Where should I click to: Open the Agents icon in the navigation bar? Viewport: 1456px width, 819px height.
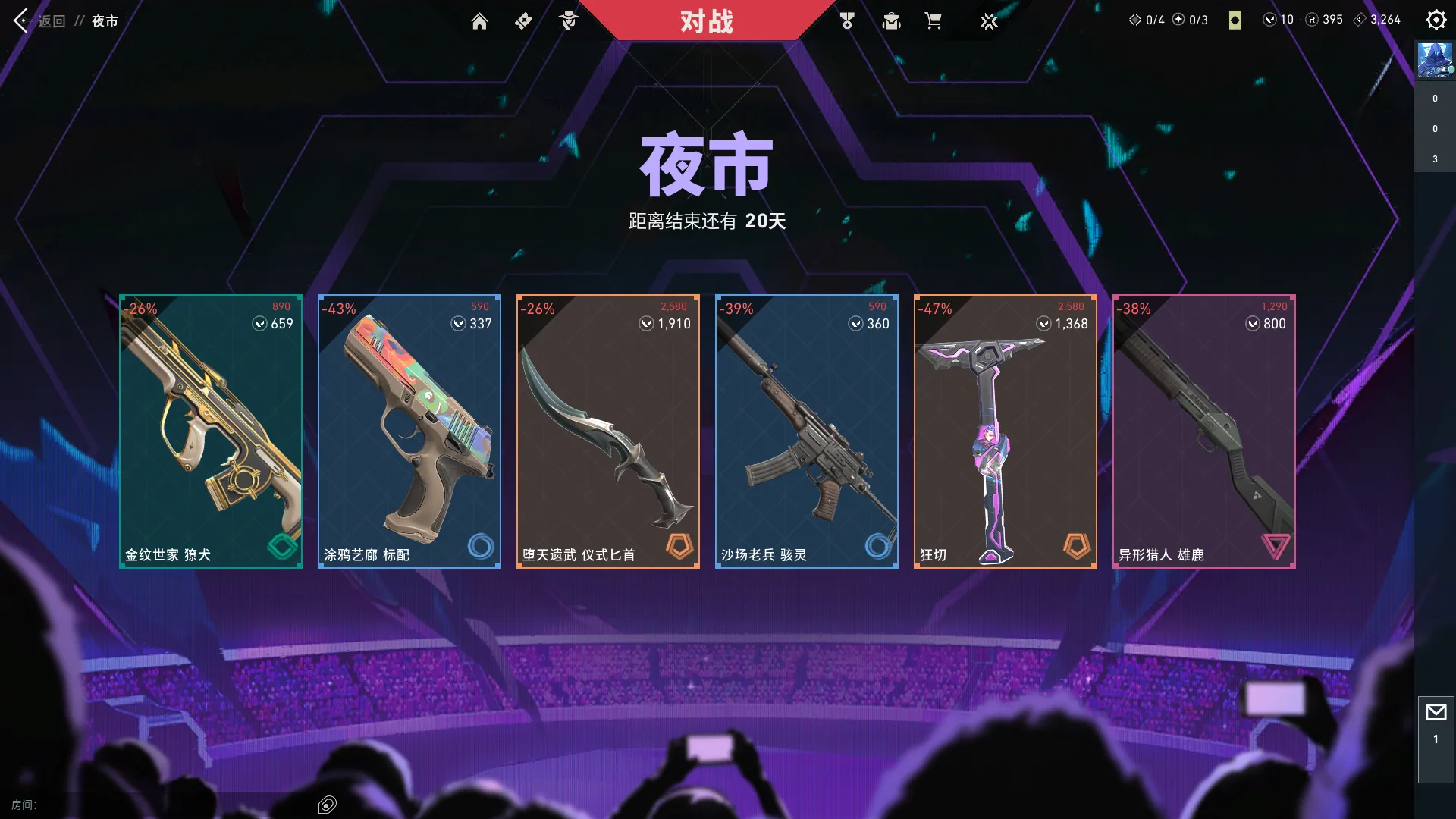569,21
